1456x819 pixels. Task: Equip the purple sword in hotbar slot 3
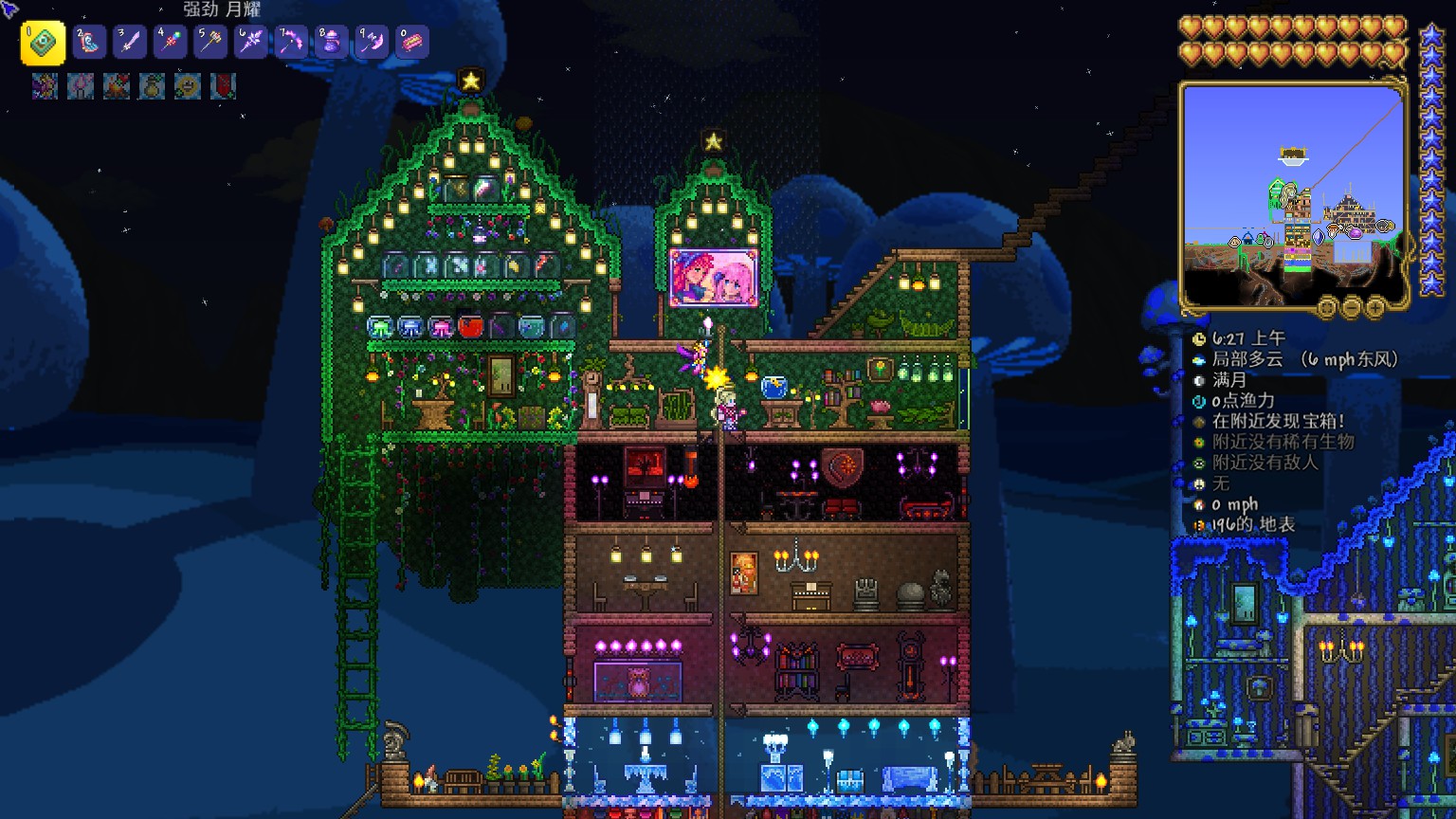[130, 43]
